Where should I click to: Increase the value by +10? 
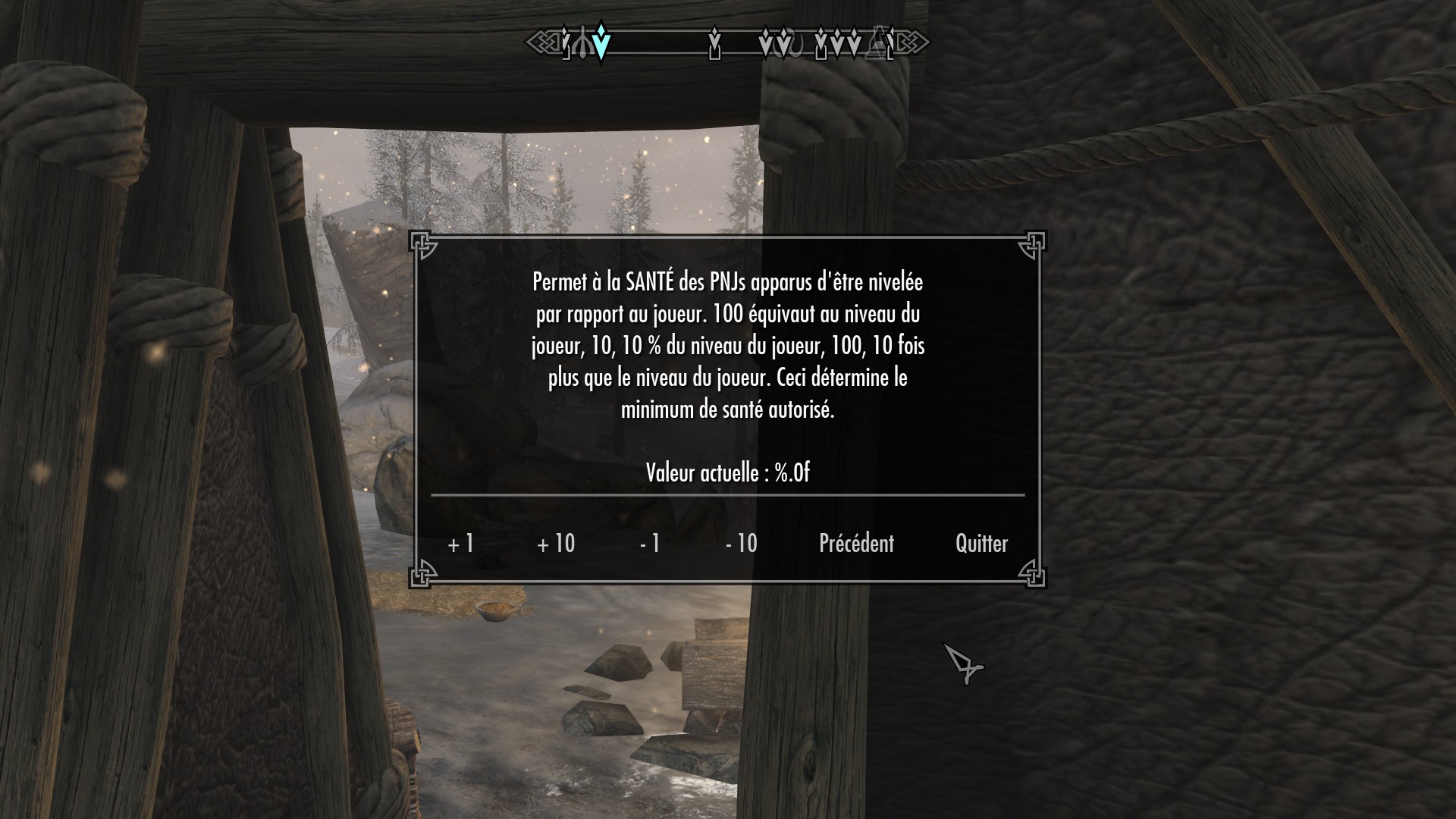pyautogui.click(x=556, y=544)
